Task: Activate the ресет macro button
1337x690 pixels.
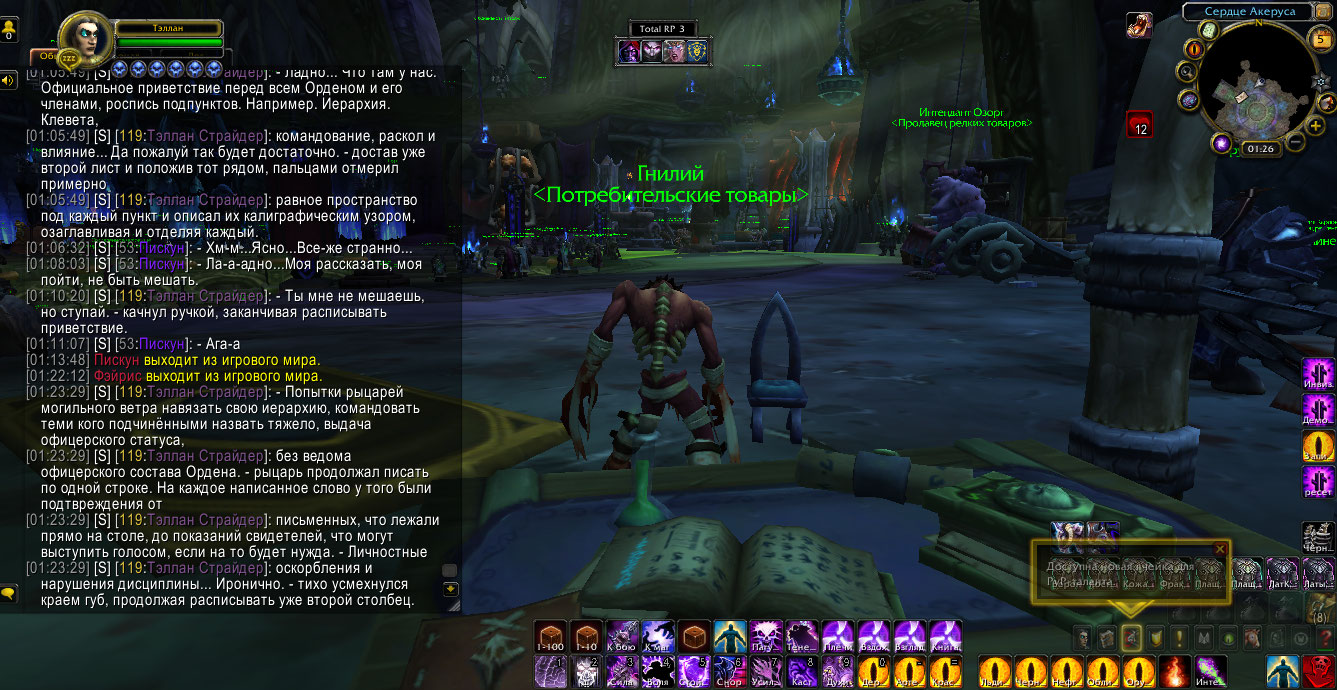Action: [1318, 481]
